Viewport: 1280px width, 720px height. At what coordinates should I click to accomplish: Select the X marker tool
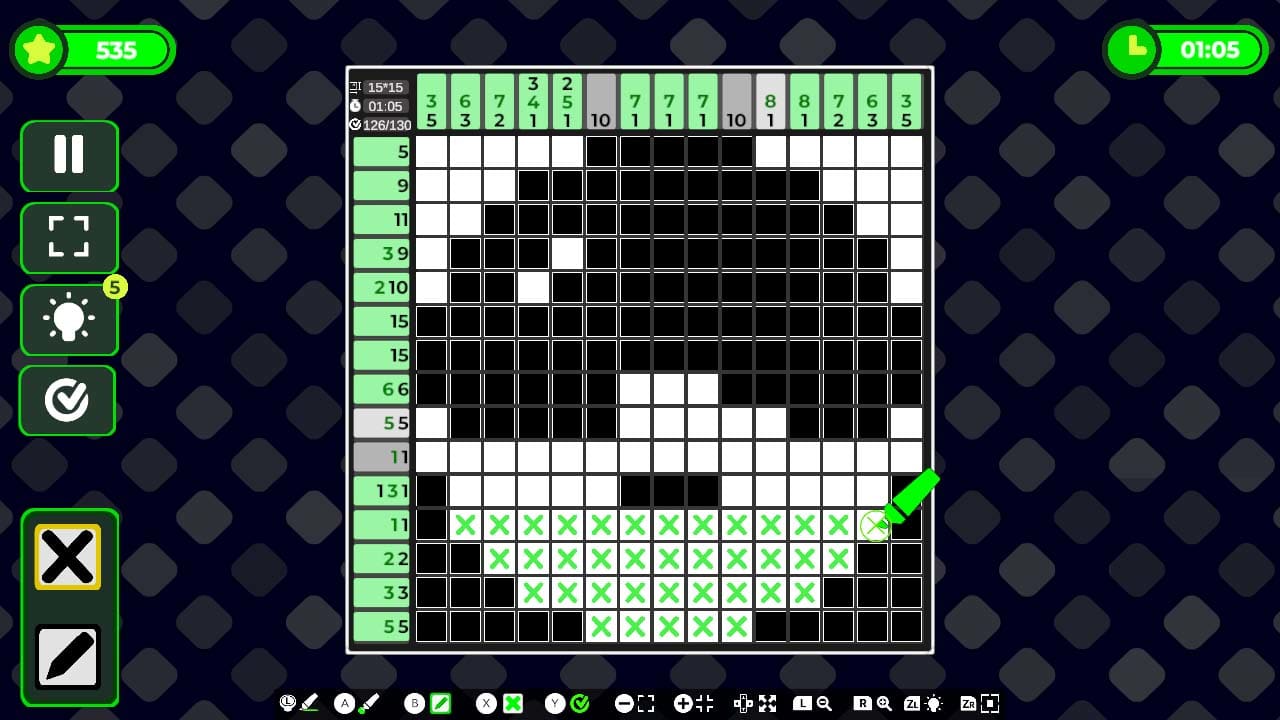point(67,556)
